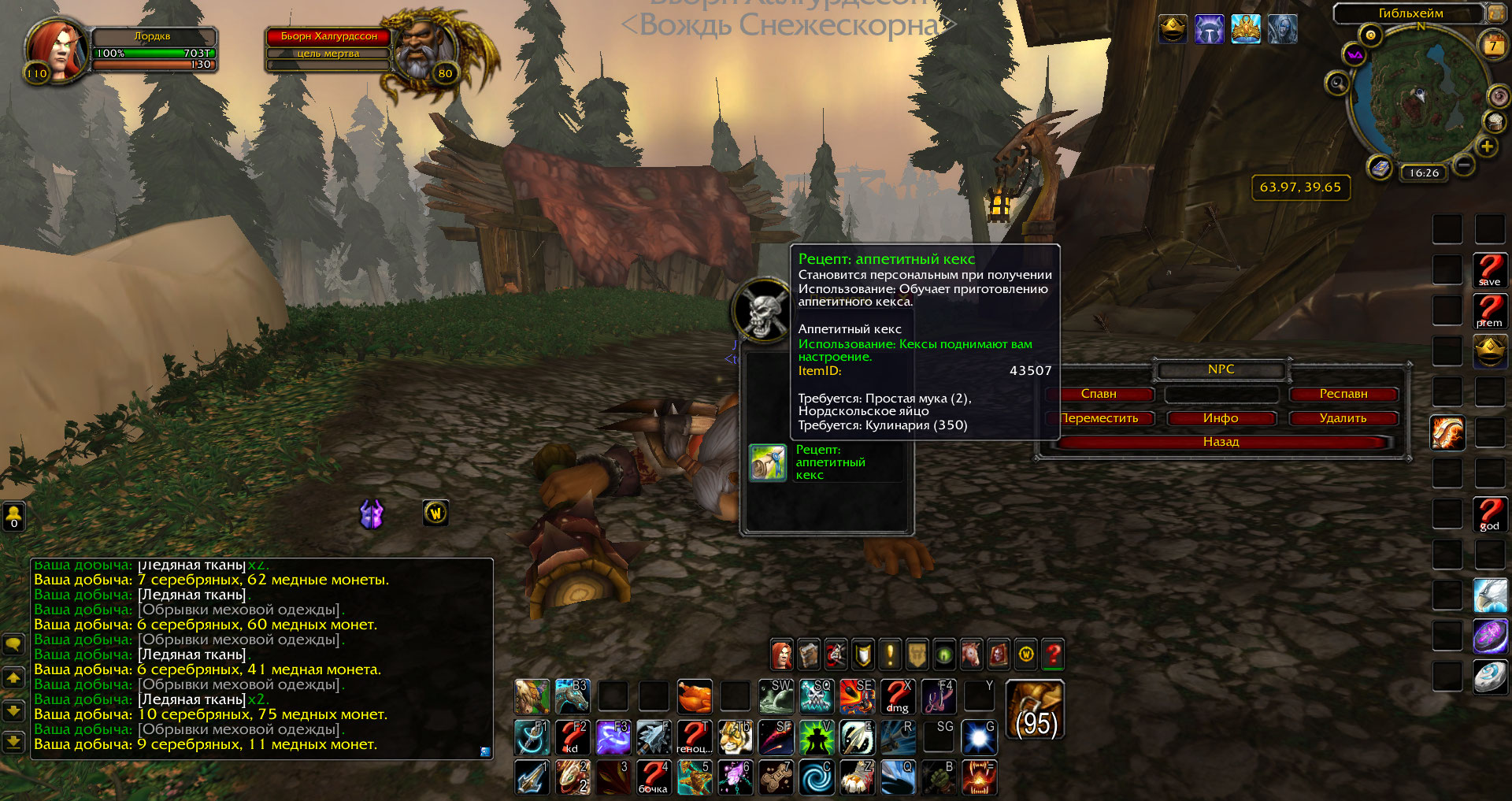Zoom in the minimap with plus button
This screenshot has width=1512, height=801.
(1487, 146)
